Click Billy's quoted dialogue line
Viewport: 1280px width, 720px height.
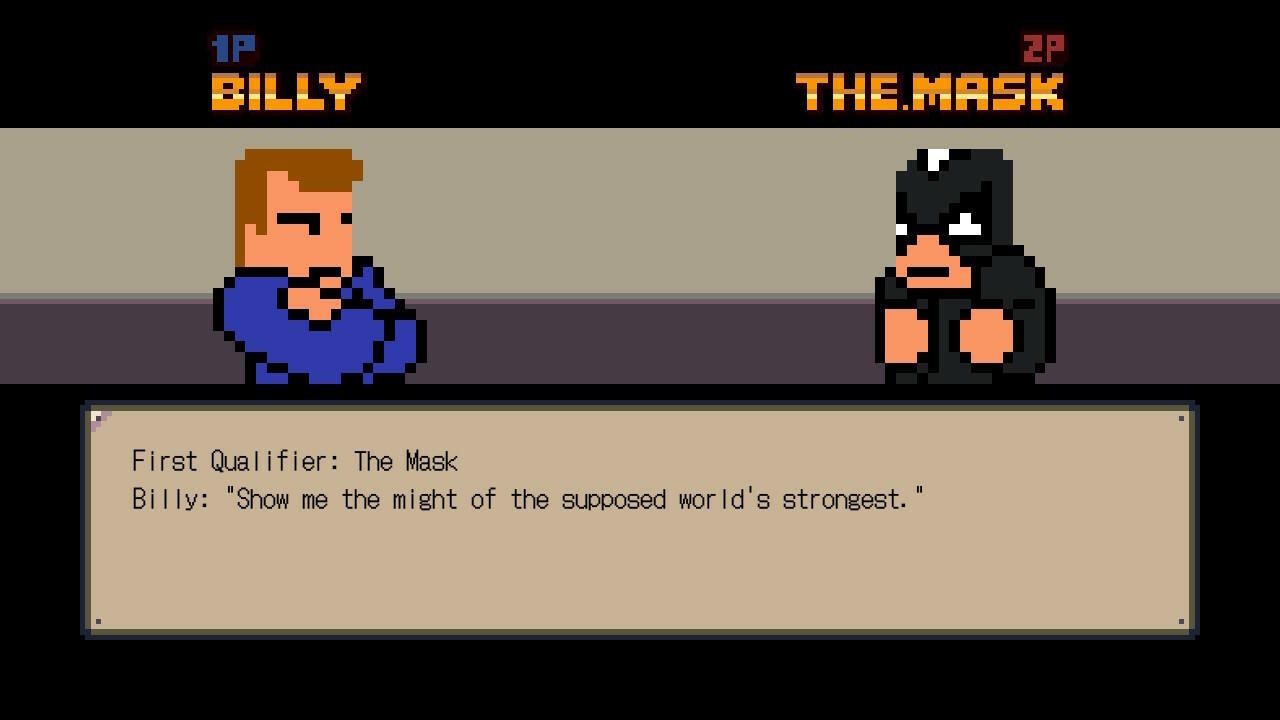point(530,499)
